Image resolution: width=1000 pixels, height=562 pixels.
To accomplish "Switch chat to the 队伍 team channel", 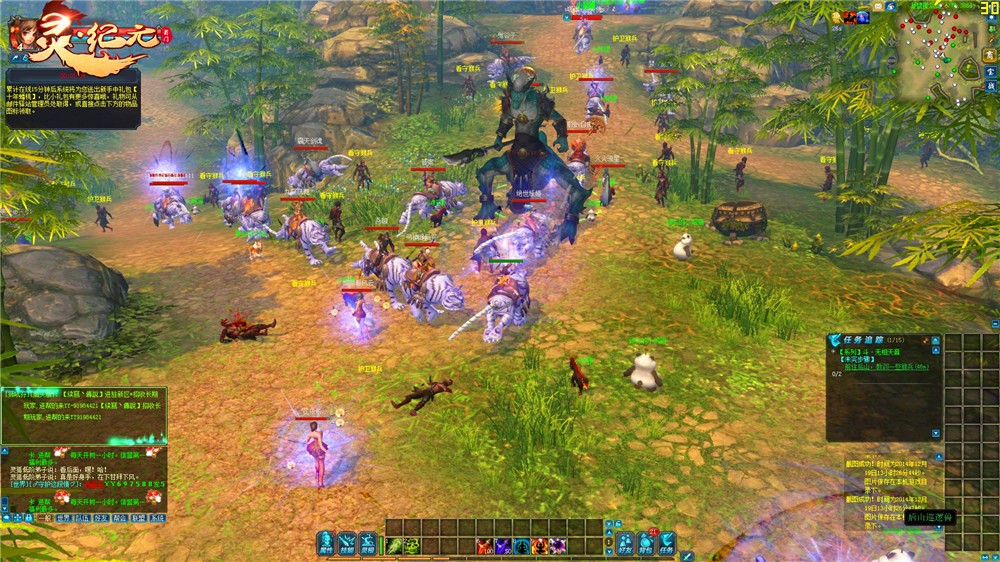I will click(82, 519).
